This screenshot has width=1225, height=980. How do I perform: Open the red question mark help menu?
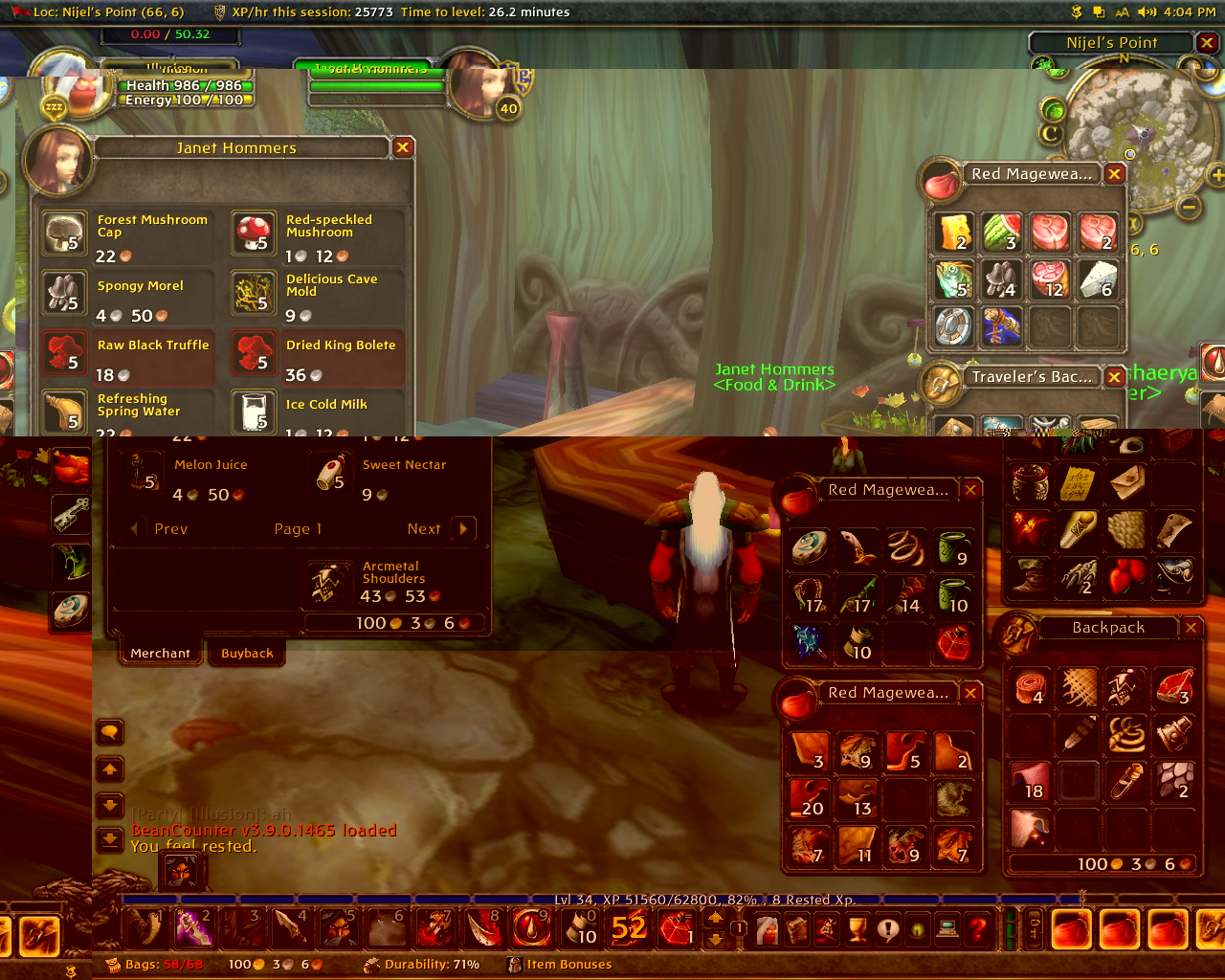point(977,928)
